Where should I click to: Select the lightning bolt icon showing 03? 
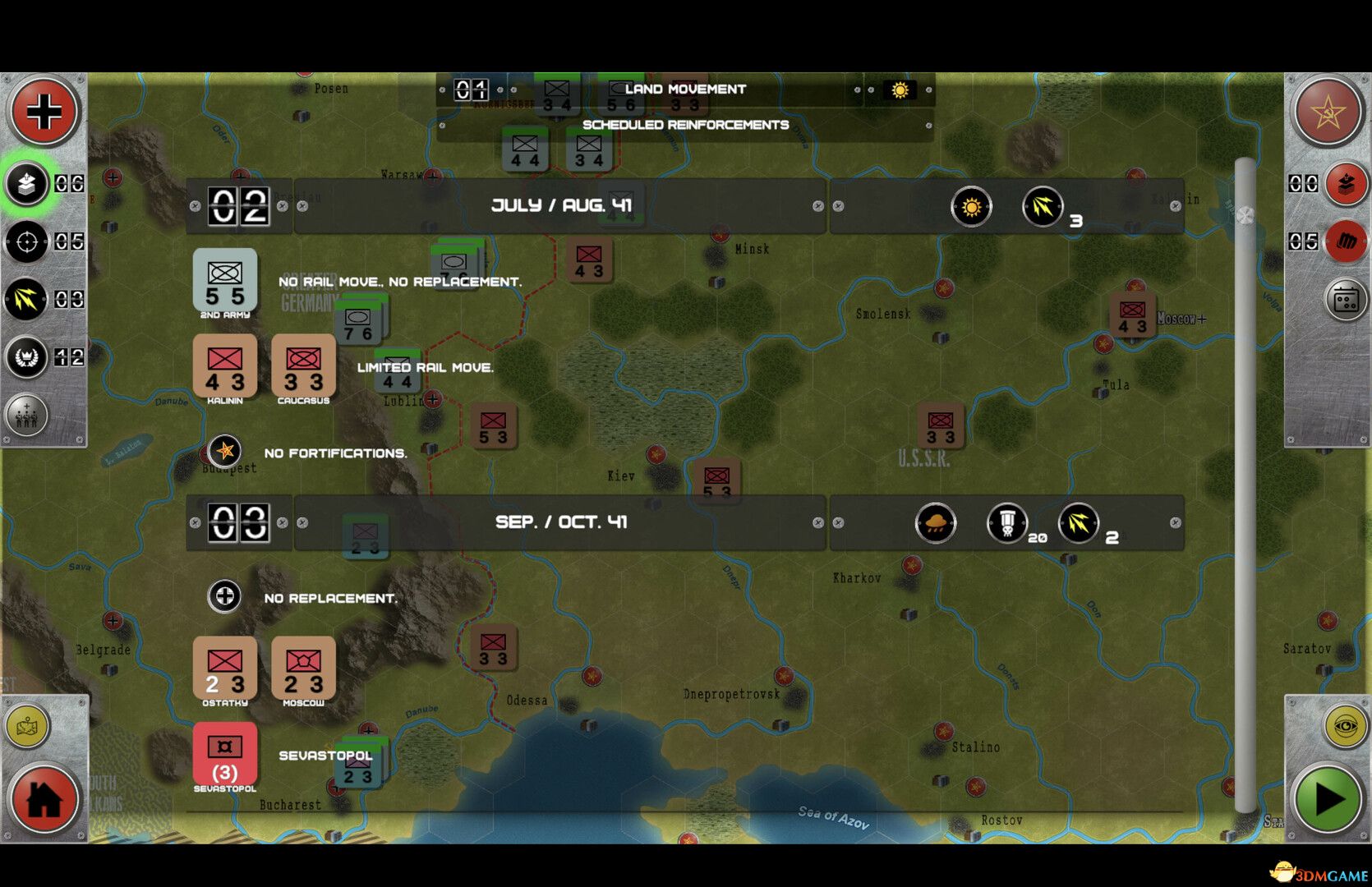tap(27, 301)
